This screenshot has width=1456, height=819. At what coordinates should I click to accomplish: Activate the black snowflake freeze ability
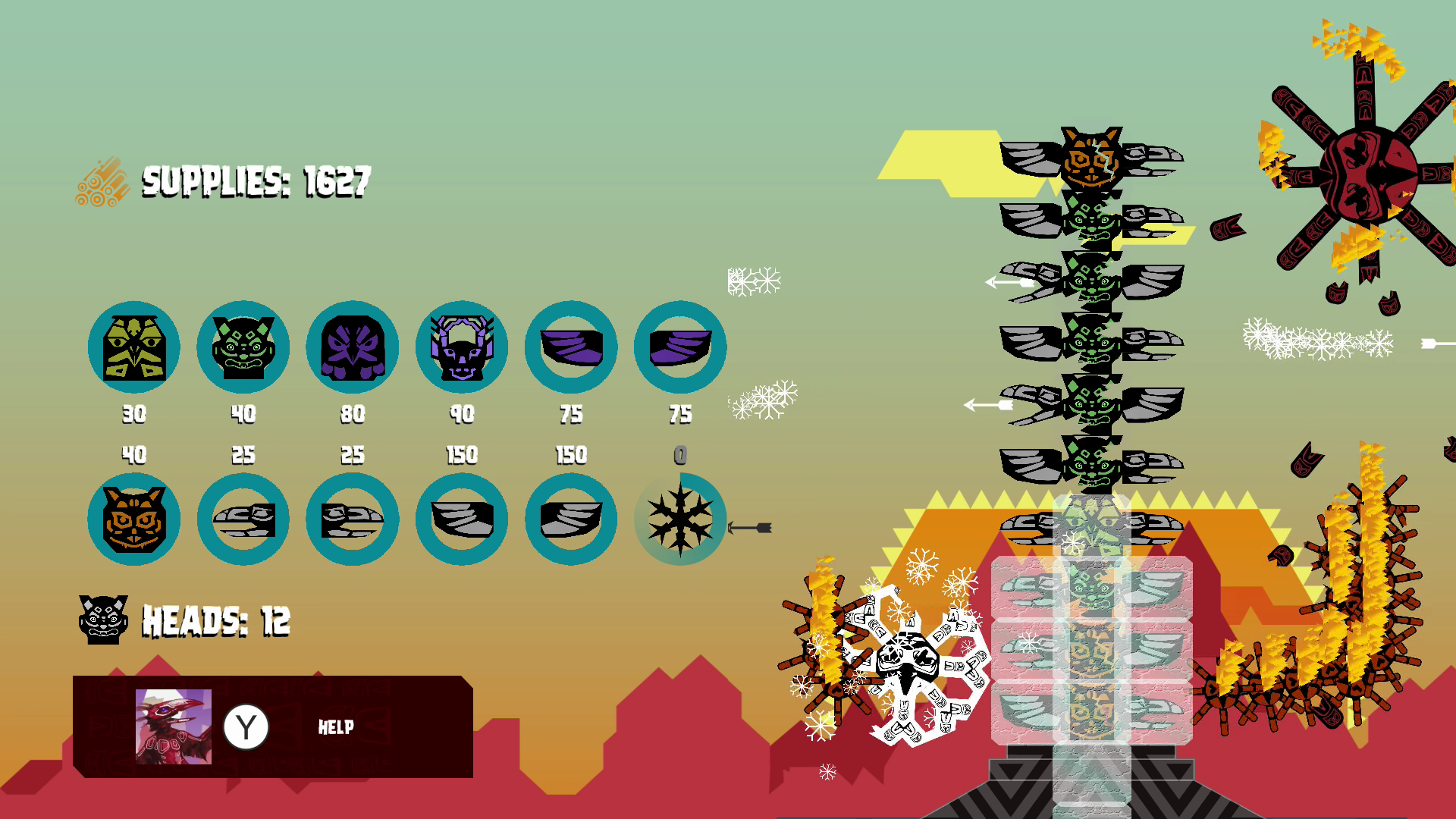point(680,519)
